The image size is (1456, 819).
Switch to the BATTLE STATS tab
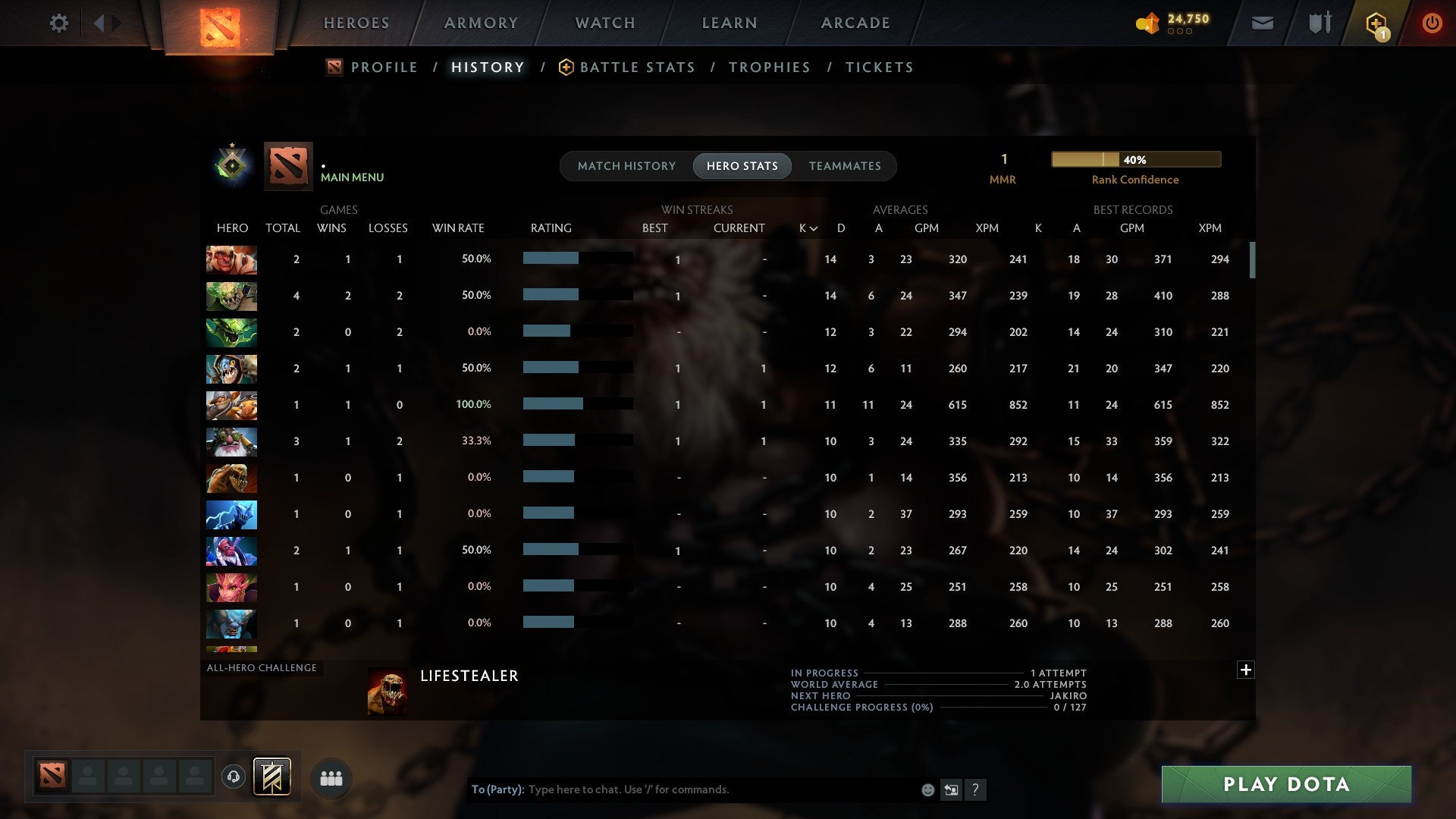(x=637, y=67)
